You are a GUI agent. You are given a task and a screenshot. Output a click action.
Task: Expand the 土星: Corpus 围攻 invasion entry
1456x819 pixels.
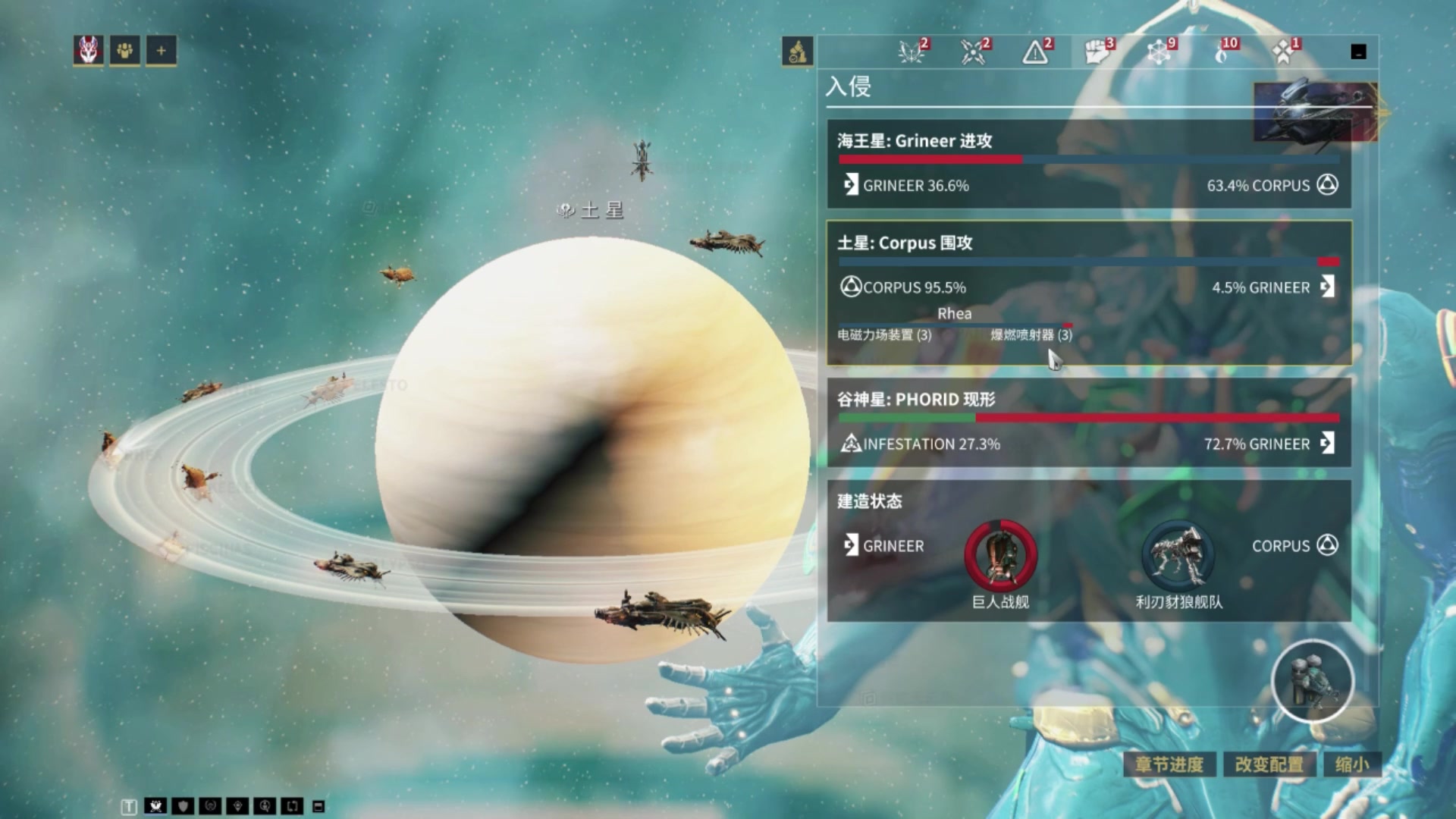click(986, 243)
